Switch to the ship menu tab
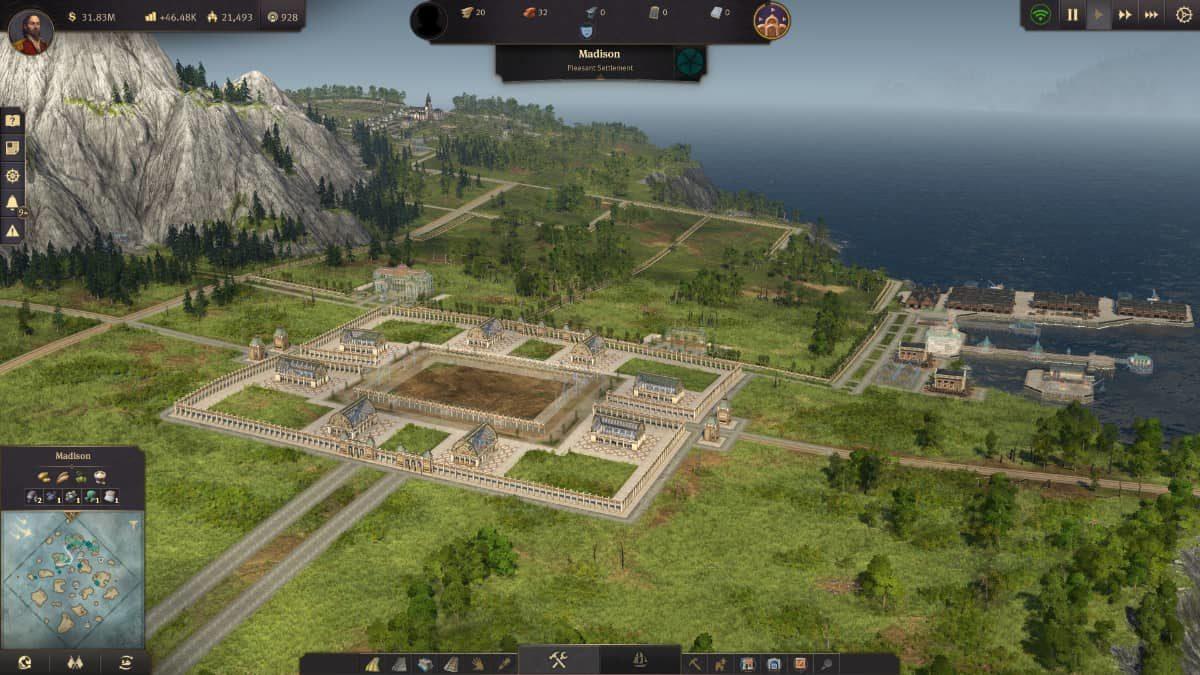The image size is (1200, 675). coord(640,660)
